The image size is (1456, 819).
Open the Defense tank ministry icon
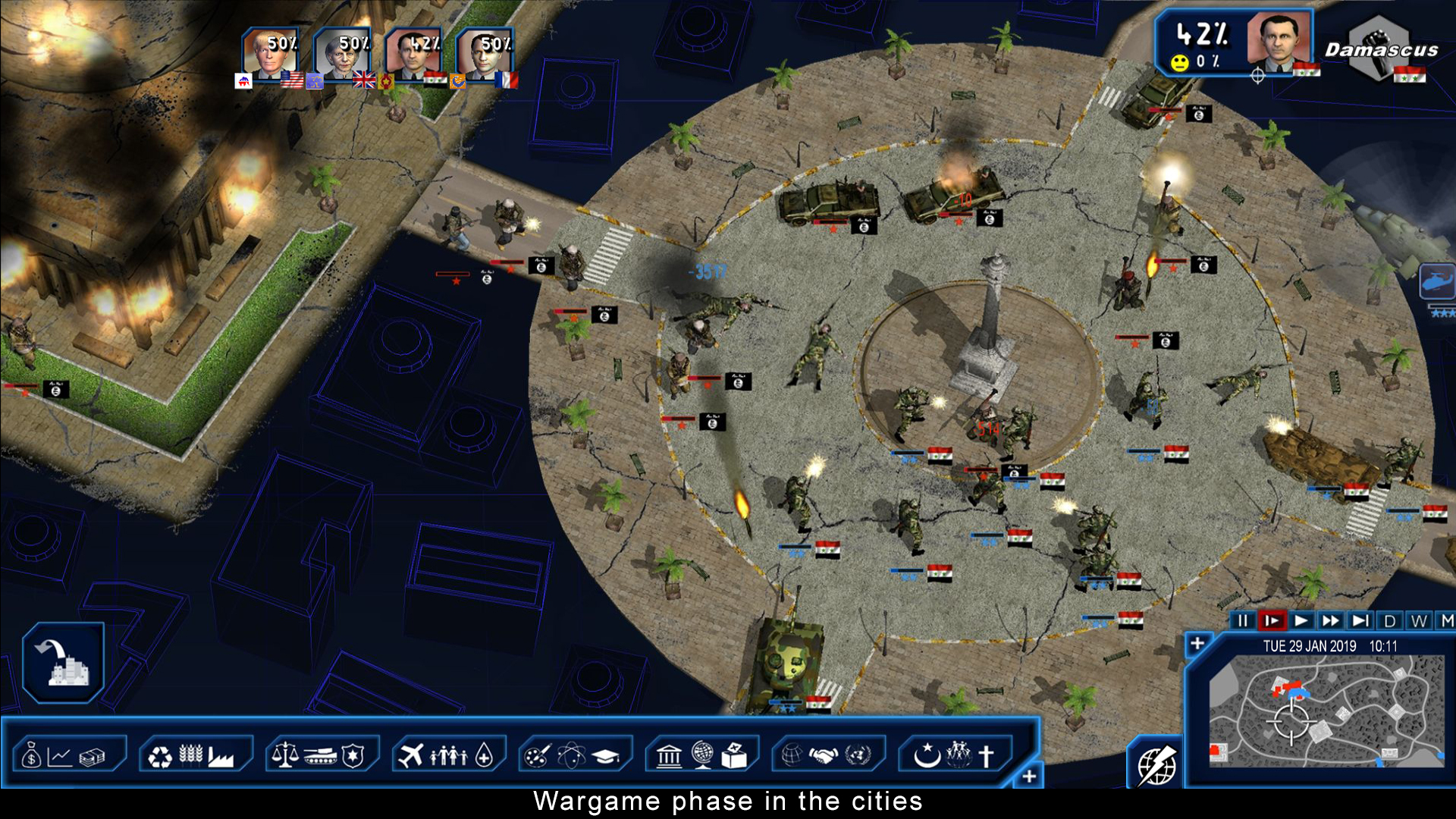322,755
